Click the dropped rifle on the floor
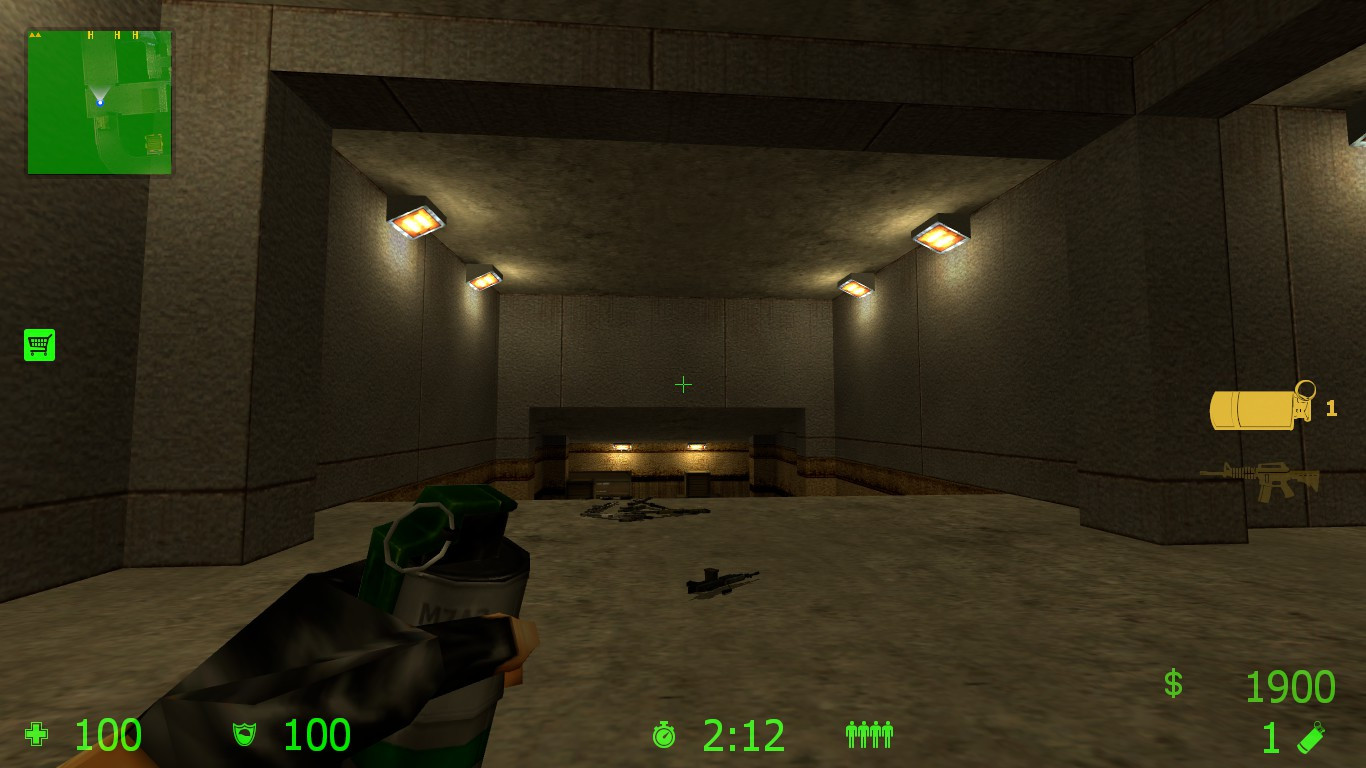Screen dimensions: 1366x768 pos(722,580)
